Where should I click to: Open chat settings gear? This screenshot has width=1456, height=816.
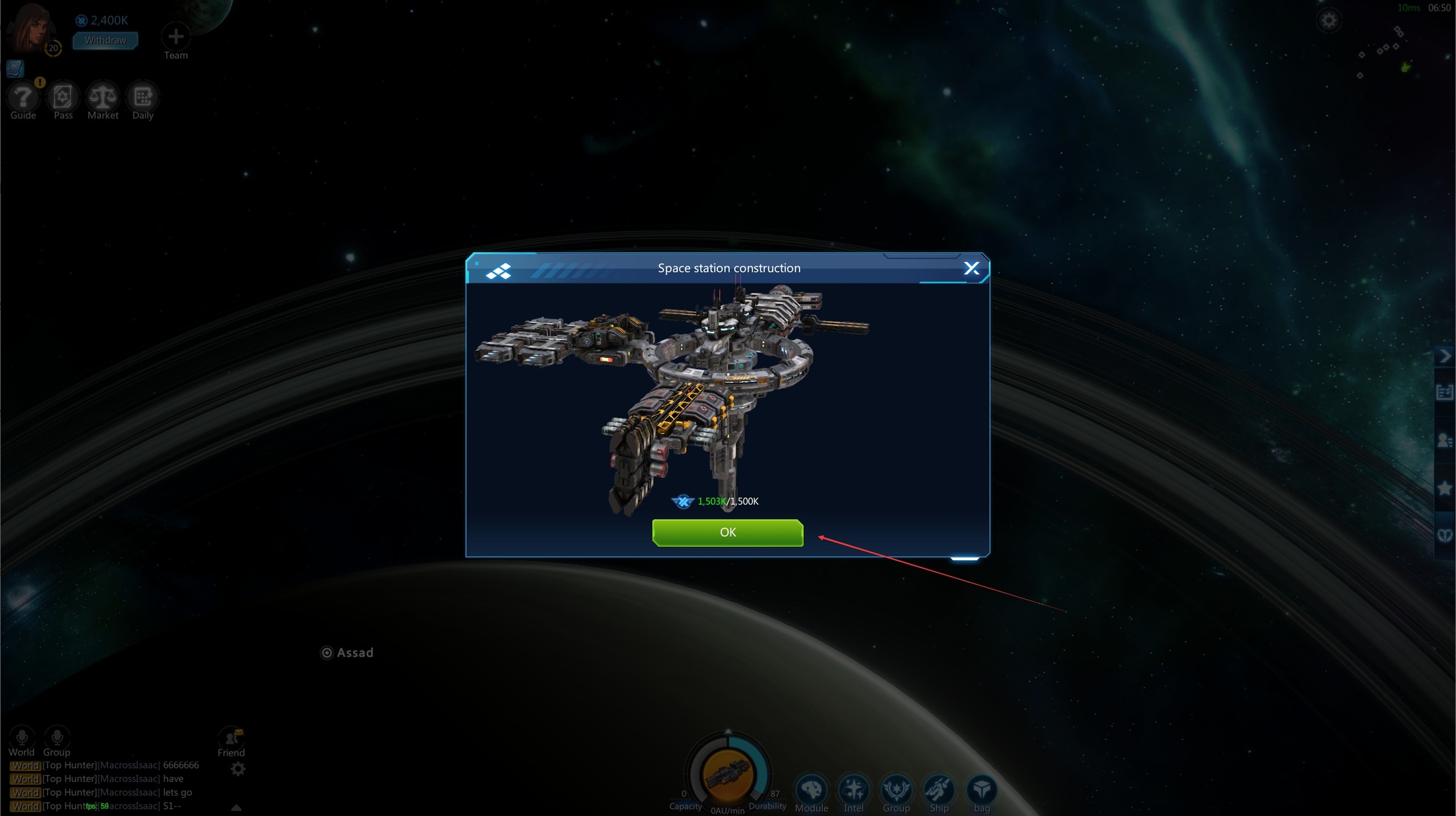pos(238,769)
